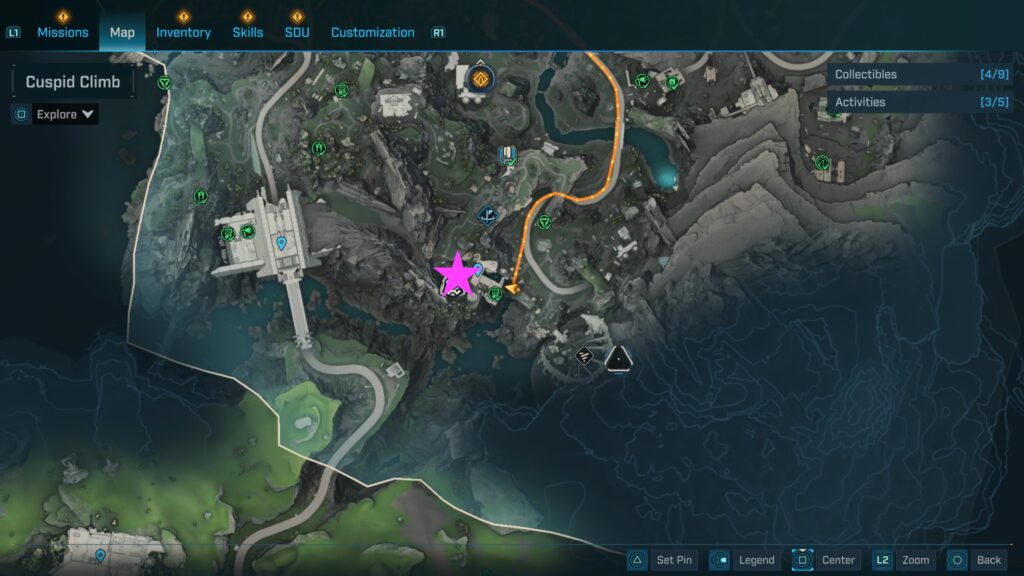Switch to the Customization tab

(x=372, y=32)
